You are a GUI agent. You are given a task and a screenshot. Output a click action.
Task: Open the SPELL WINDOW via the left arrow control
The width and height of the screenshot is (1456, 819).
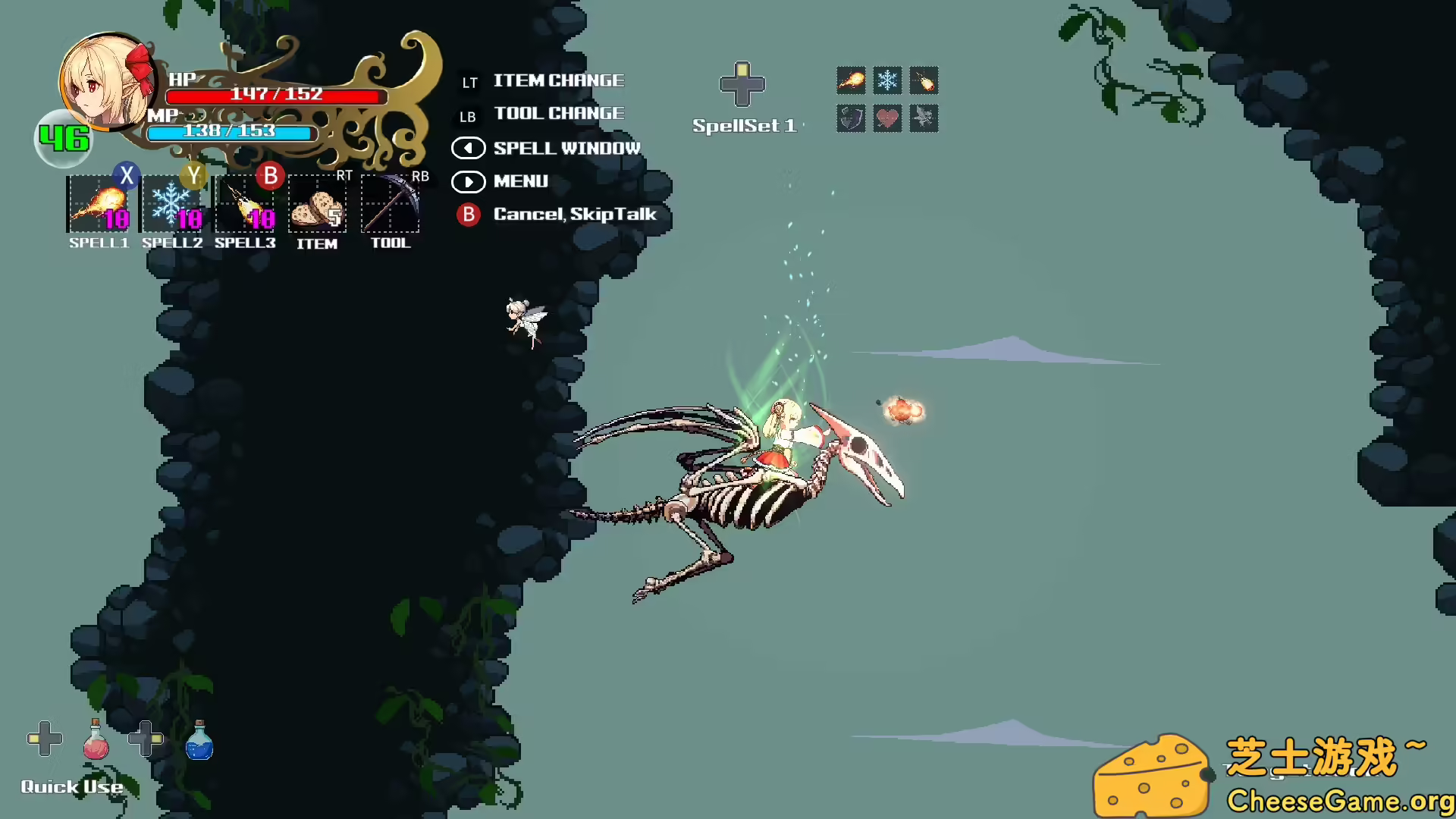pos(469,148)
